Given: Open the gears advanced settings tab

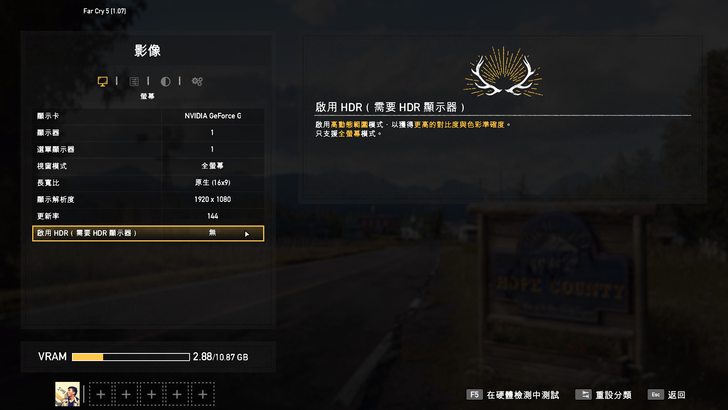Looking at the screenshot, I should [x=198, y=81].
